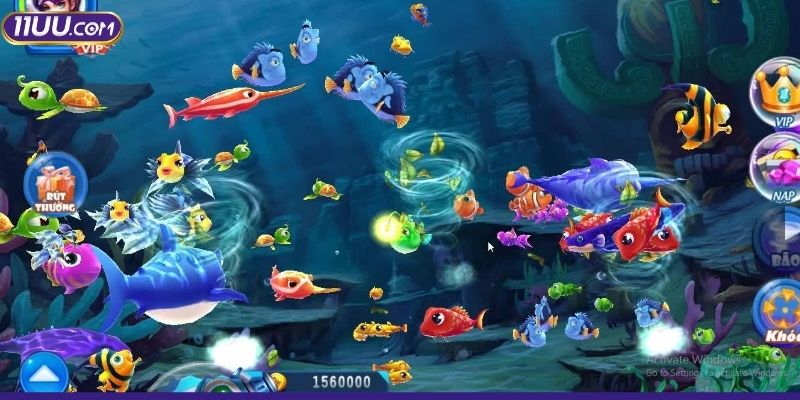
Task: Activate the BÃO play-arrow button
Action: click(778, 240)
